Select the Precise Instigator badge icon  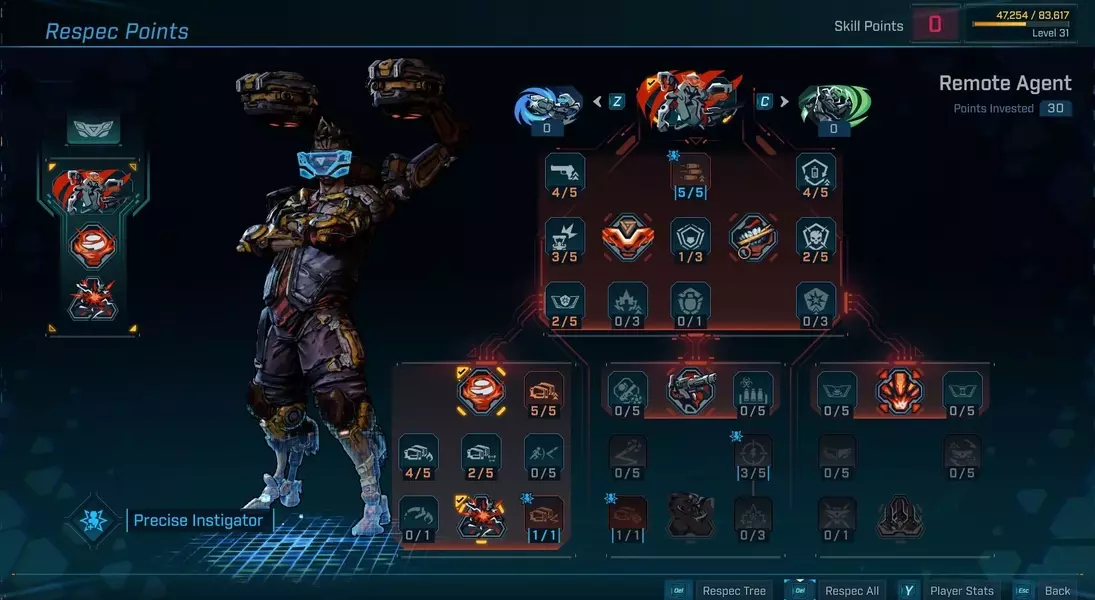tap(94, 520)
